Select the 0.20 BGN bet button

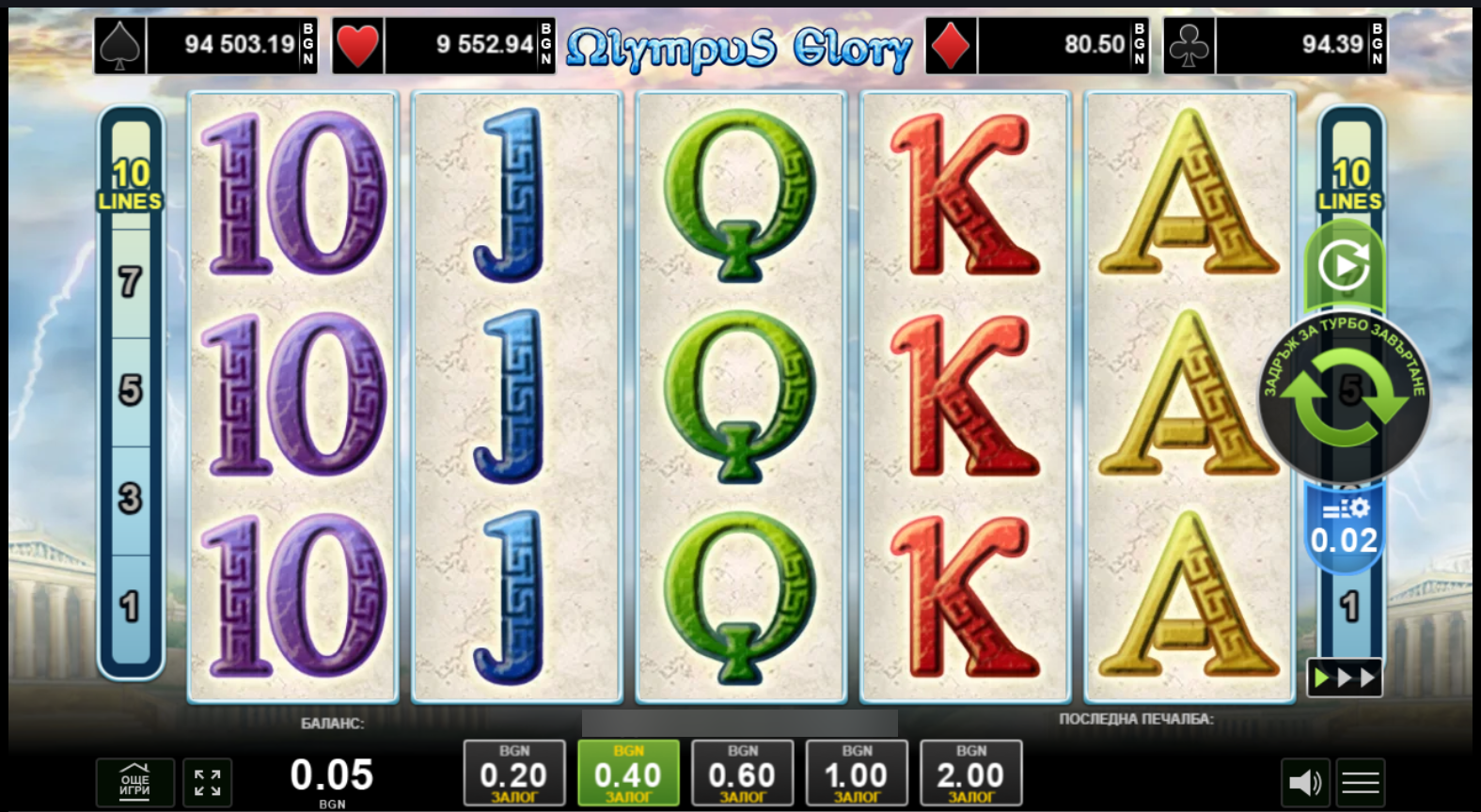coord(513,773)
